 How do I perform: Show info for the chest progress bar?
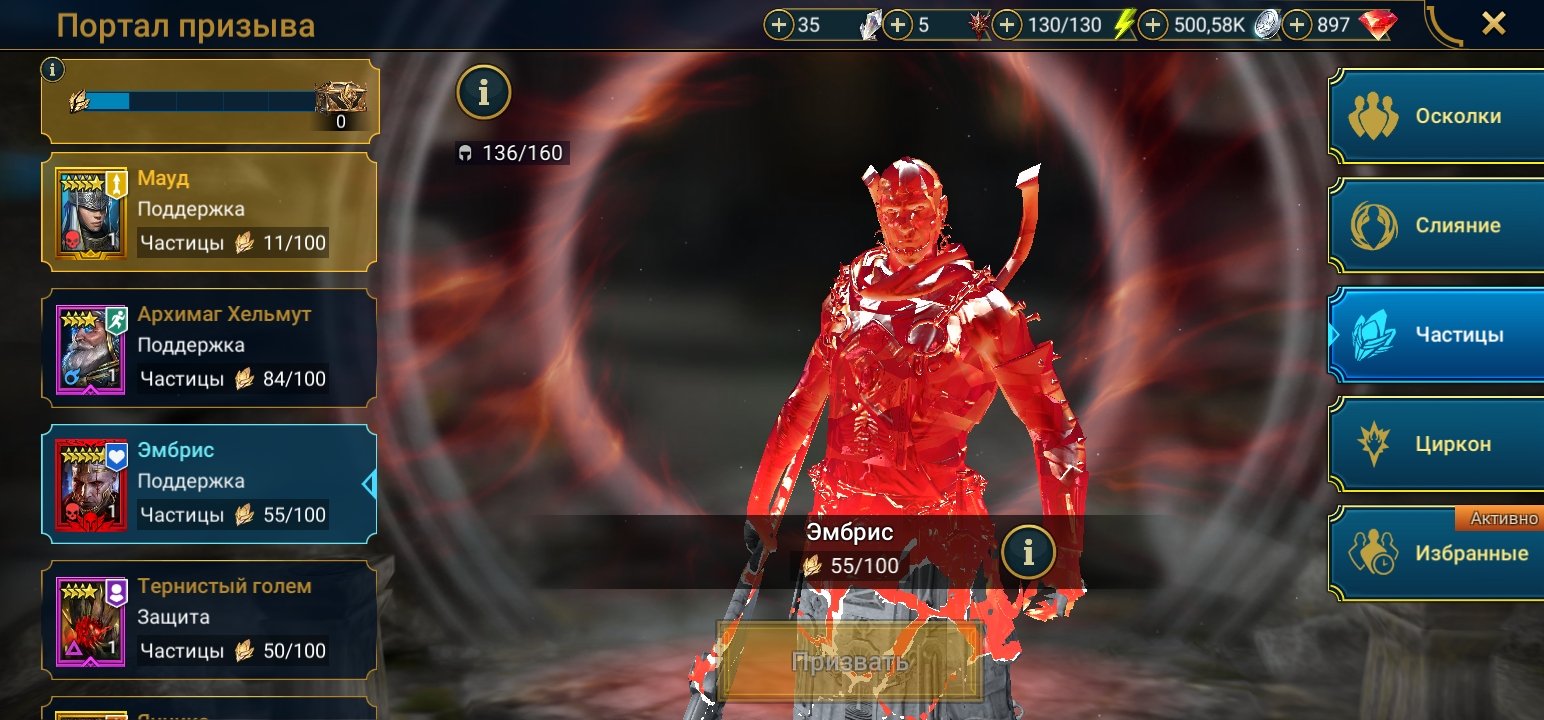coord(53,69)
